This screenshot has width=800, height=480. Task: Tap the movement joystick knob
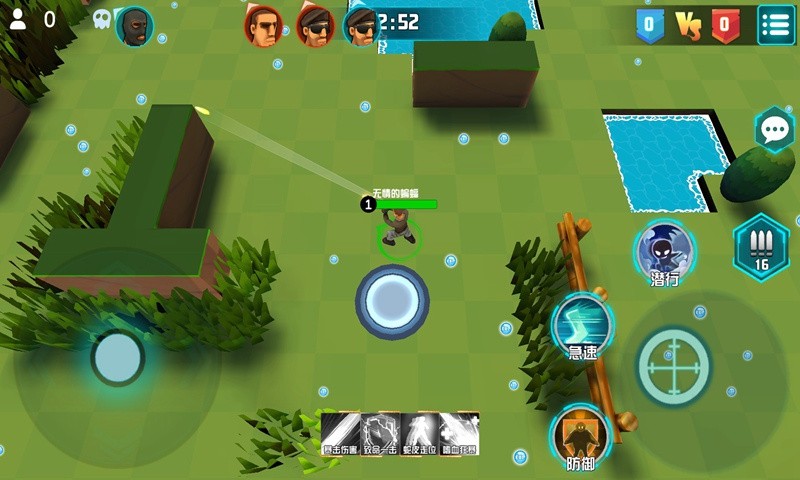pyautogui.click(x=118, y=357)
